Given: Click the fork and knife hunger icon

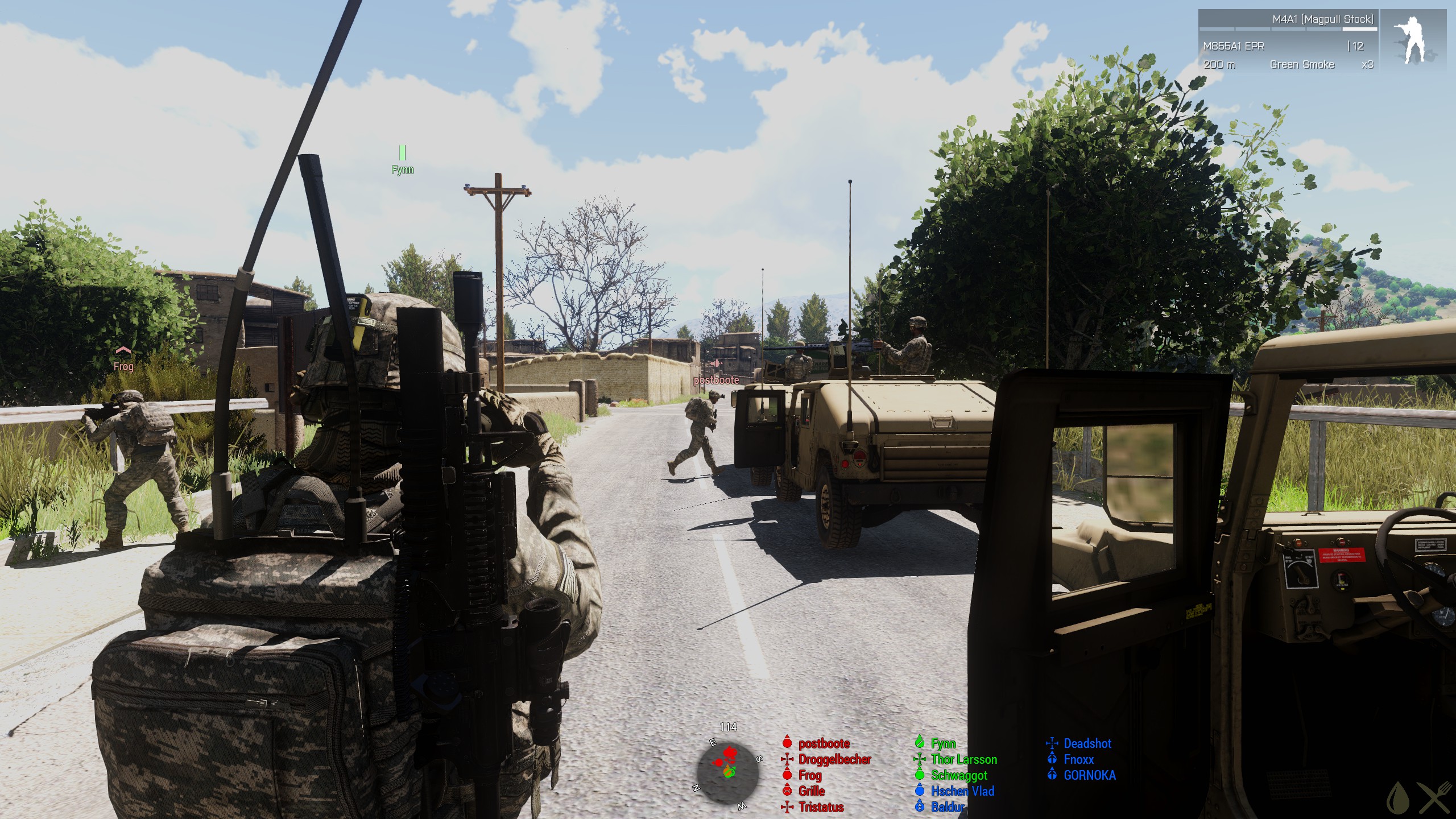Looking at the screenshot, I should click(1434, 798).
